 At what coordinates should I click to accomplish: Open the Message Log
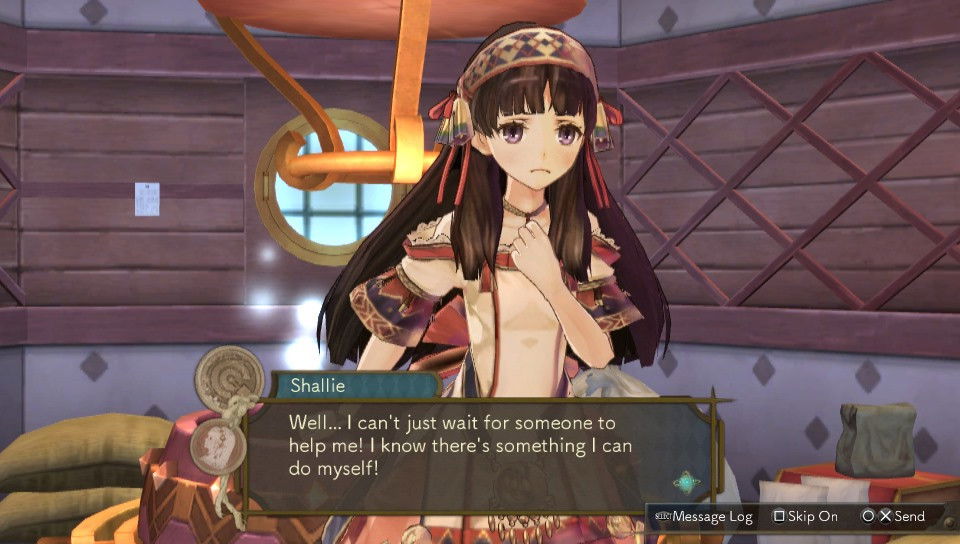pos(704,516)
